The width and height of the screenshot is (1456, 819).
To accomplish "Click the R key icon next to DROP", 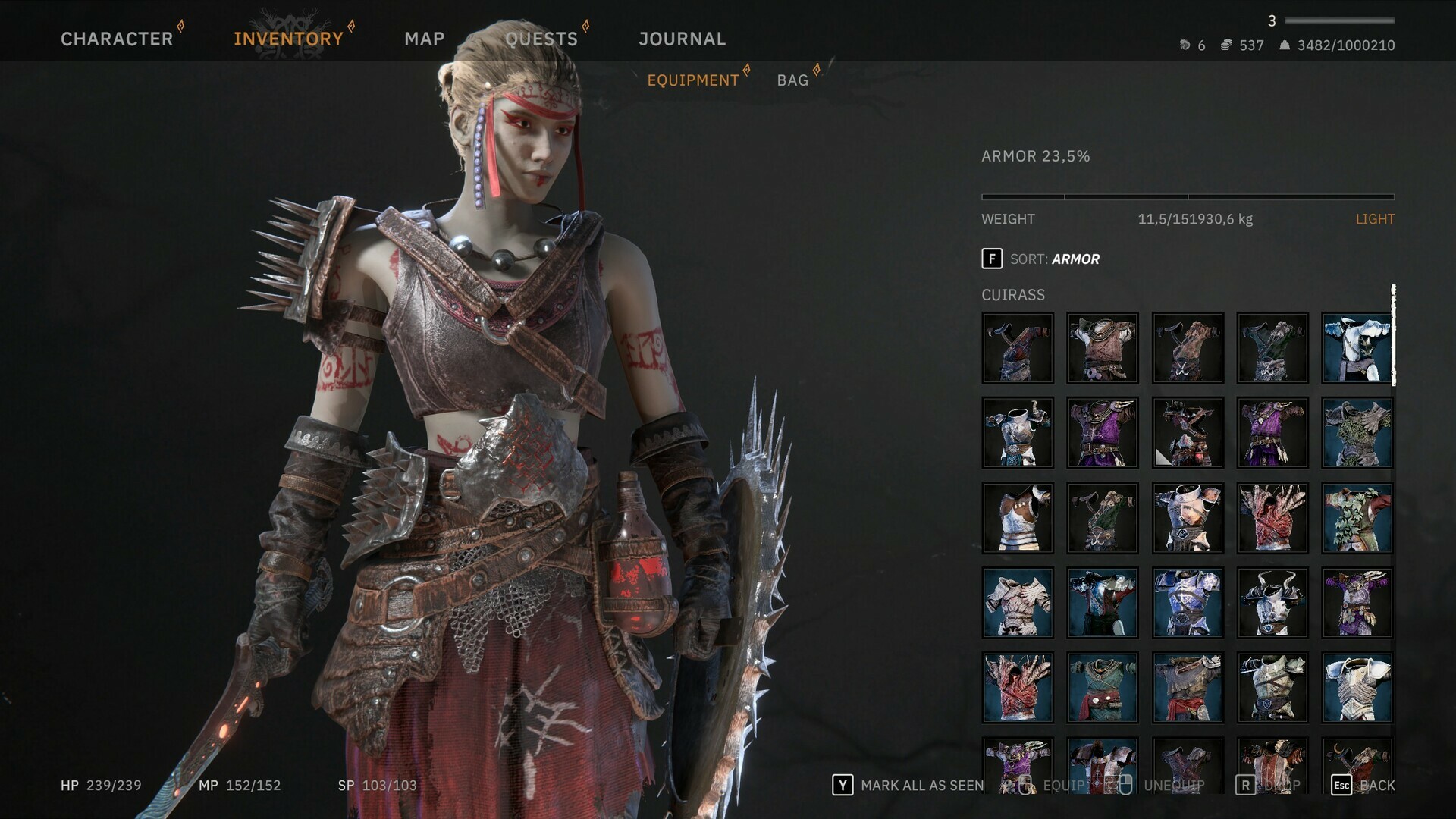I will pos(1244,785).
